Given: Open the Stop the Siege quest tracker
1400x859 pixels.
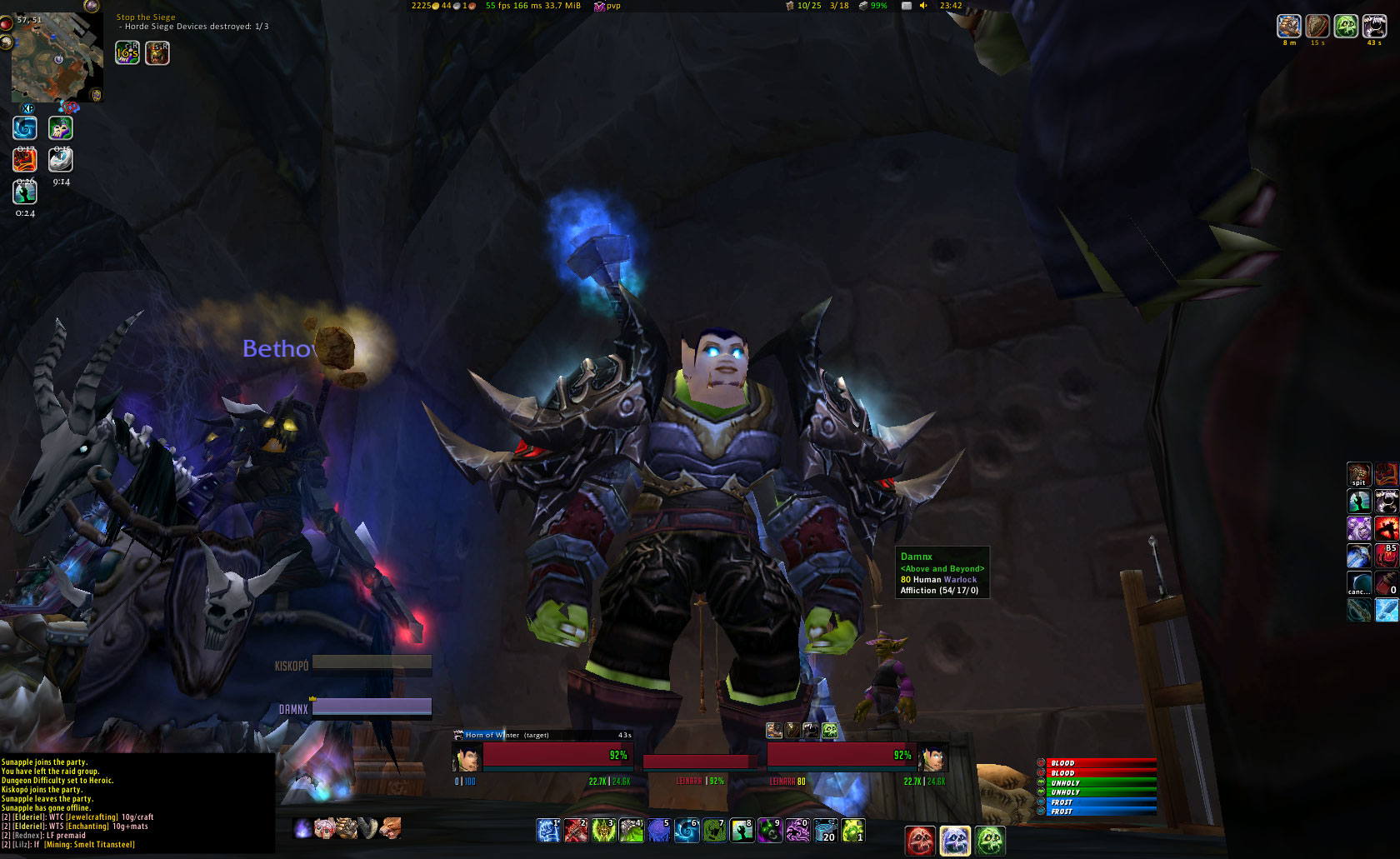Looking at the screenshot, I should coord(146,17).
